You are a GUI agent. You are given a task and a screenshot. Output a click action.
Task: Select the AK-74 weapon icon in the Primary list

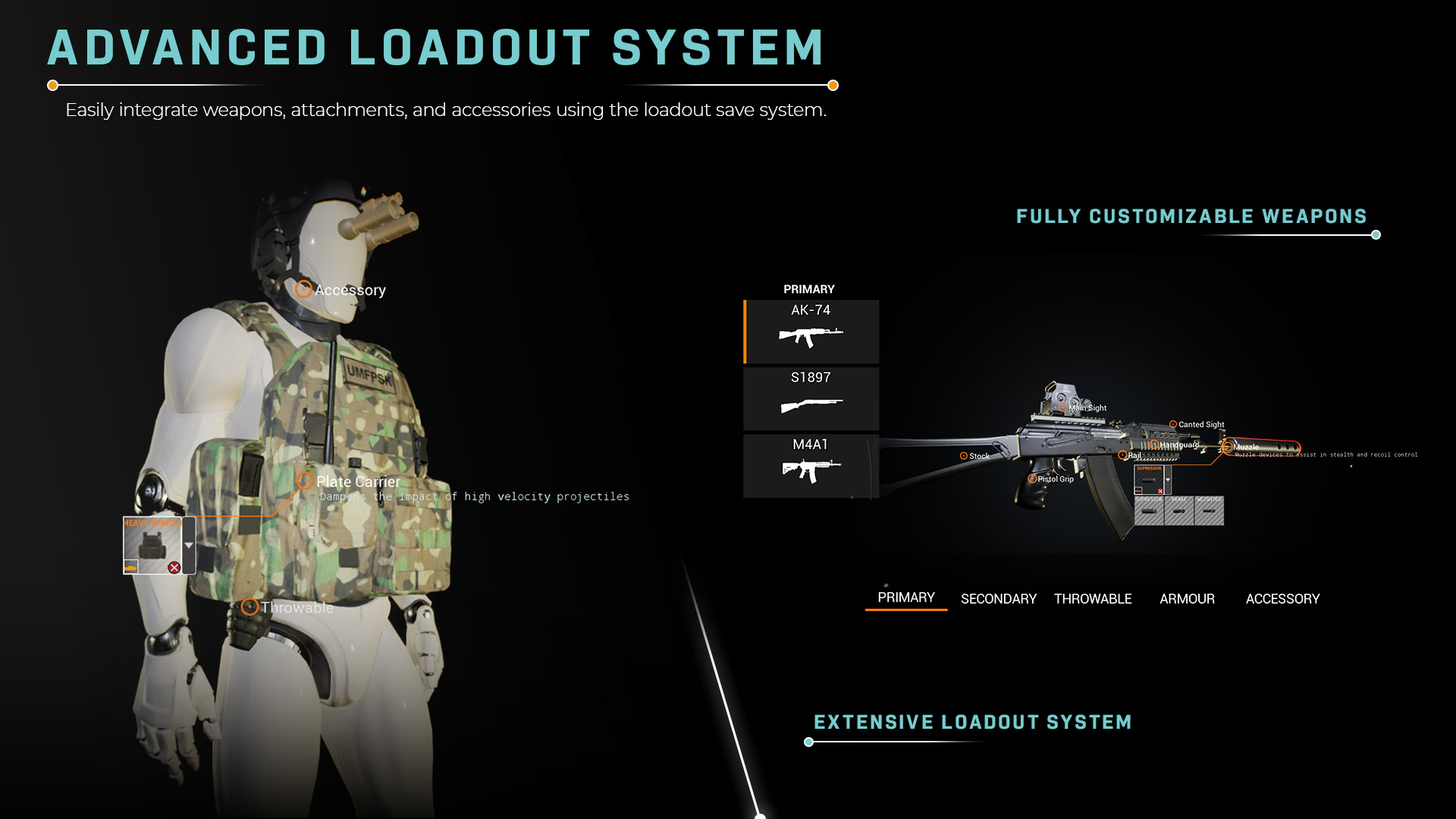coord(810,331)
